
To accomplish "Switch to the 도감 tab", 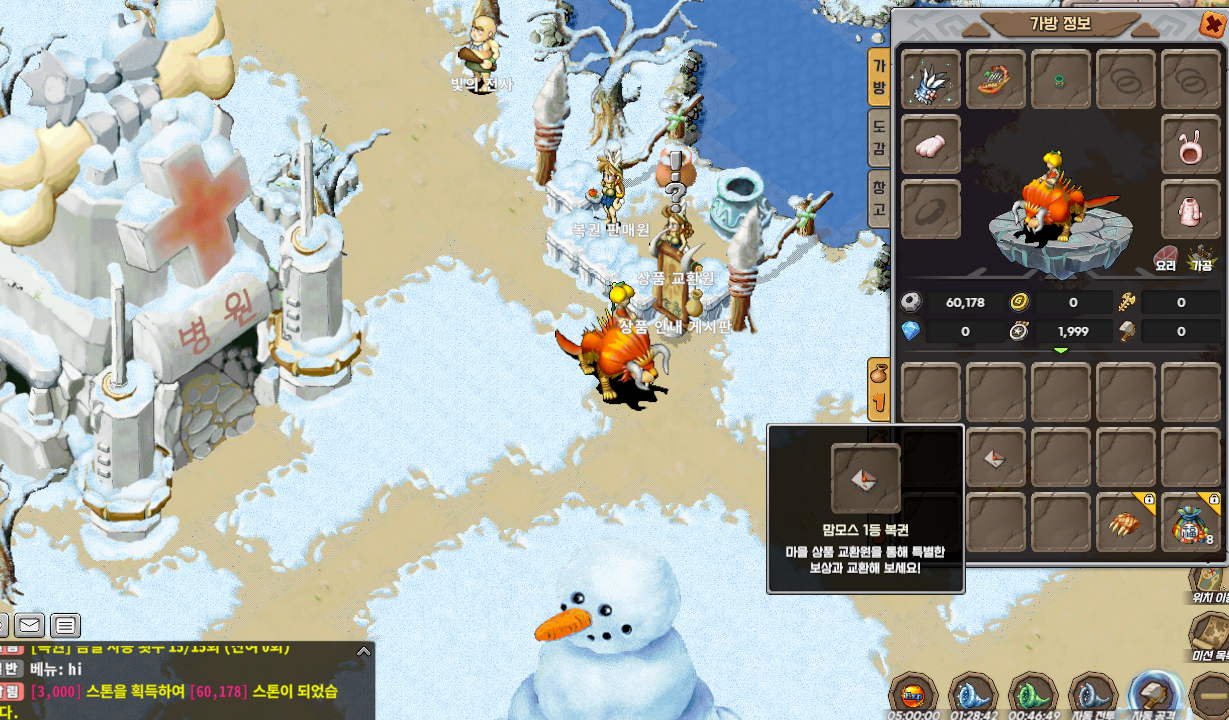I will (879, 138).
